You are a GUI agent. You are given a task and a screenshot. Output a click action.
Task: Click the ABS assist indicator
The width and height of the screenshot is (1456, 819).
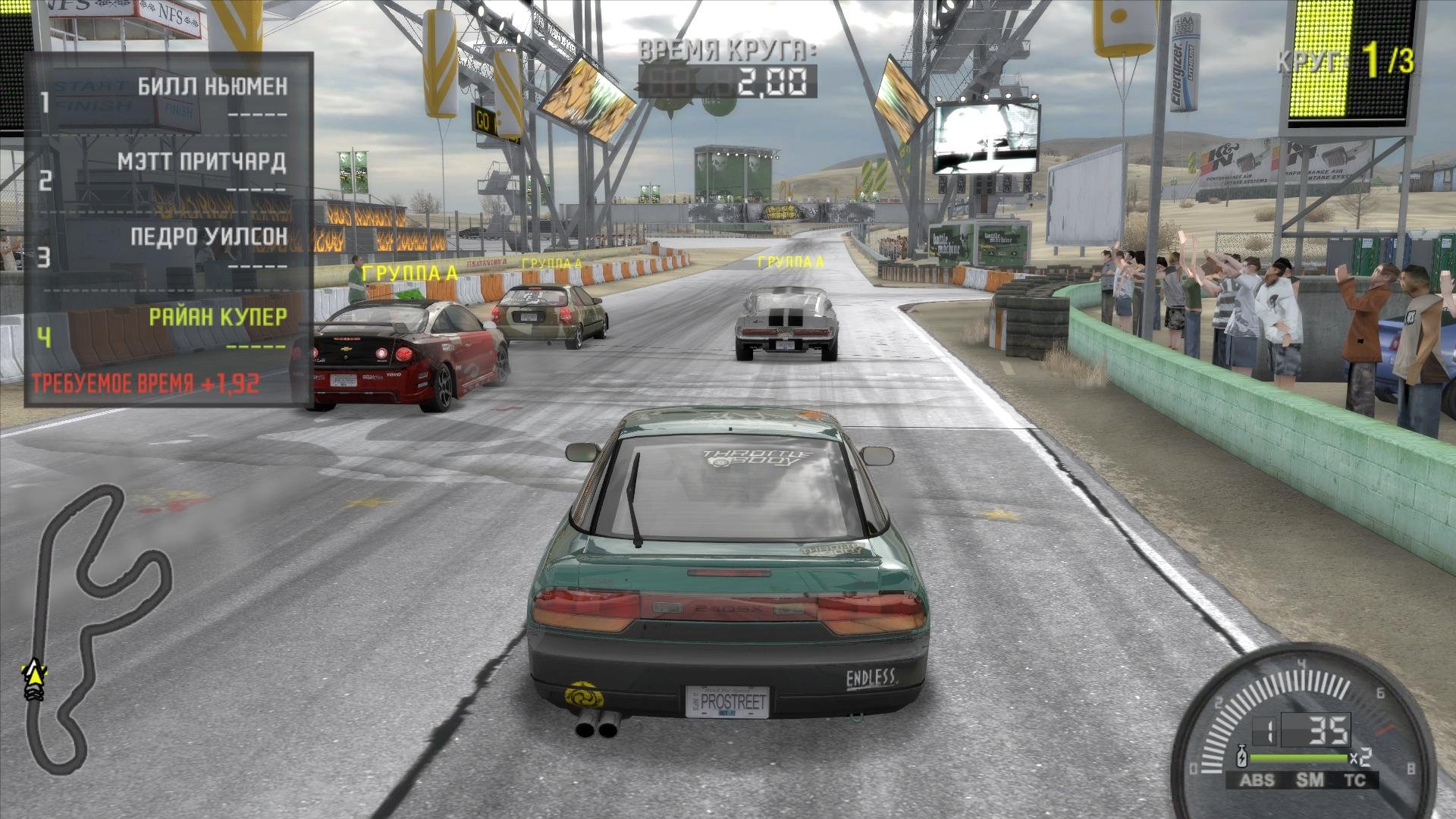click(1257, 780)
